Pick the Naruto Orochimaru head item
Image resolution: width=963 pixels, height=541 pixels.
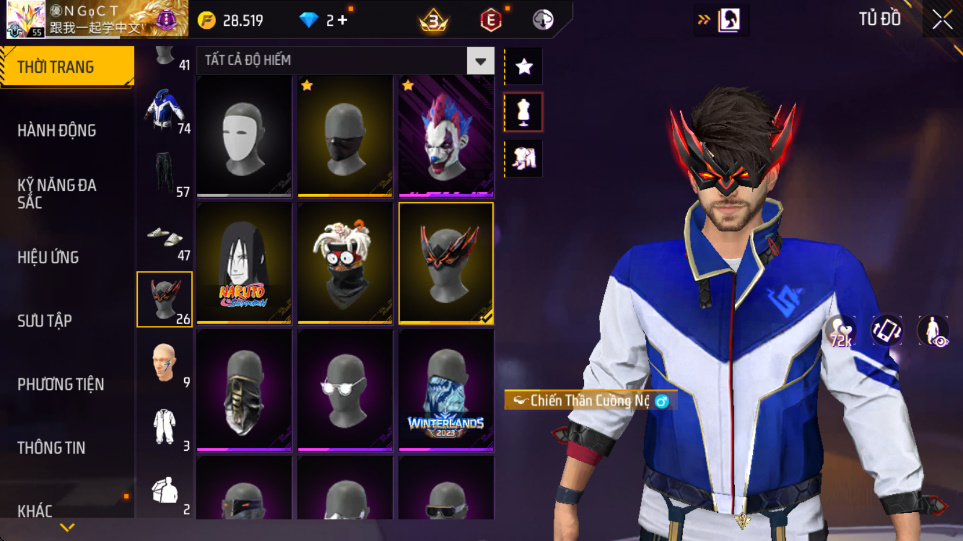(244, 263)
